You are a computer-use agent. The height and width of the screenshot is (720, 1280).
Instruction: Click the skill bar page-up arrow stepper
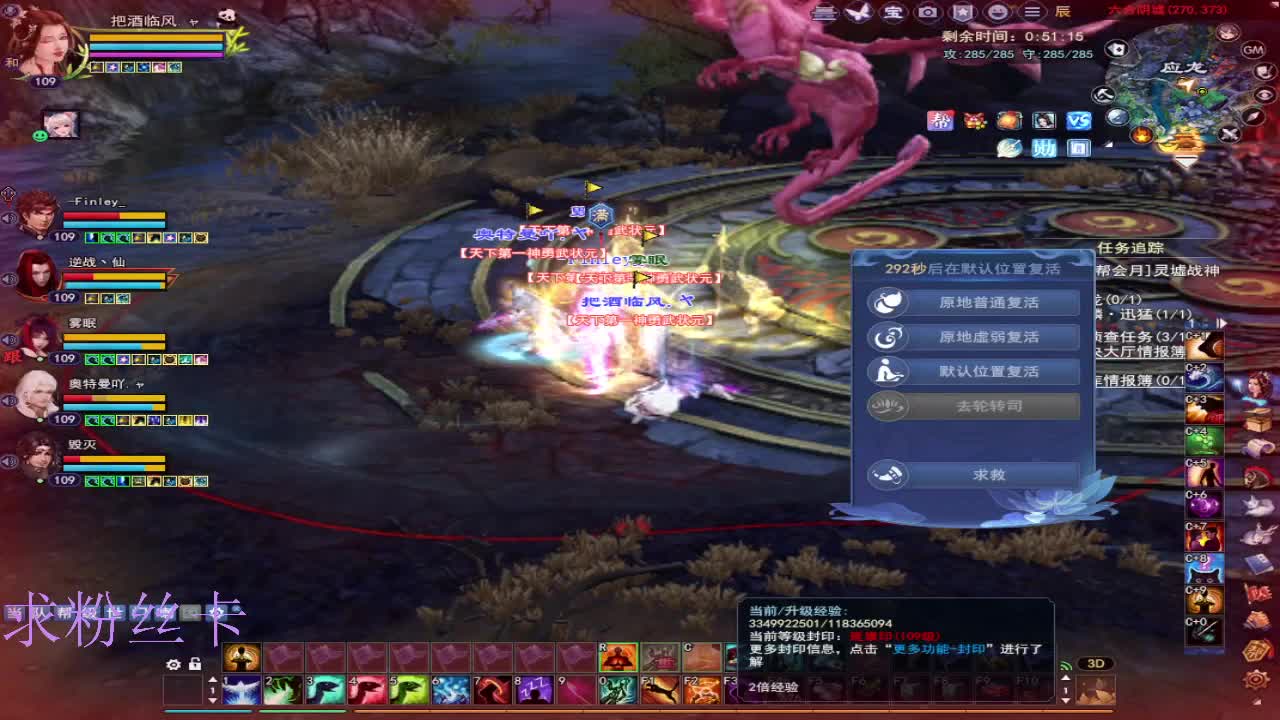(213, 678)
